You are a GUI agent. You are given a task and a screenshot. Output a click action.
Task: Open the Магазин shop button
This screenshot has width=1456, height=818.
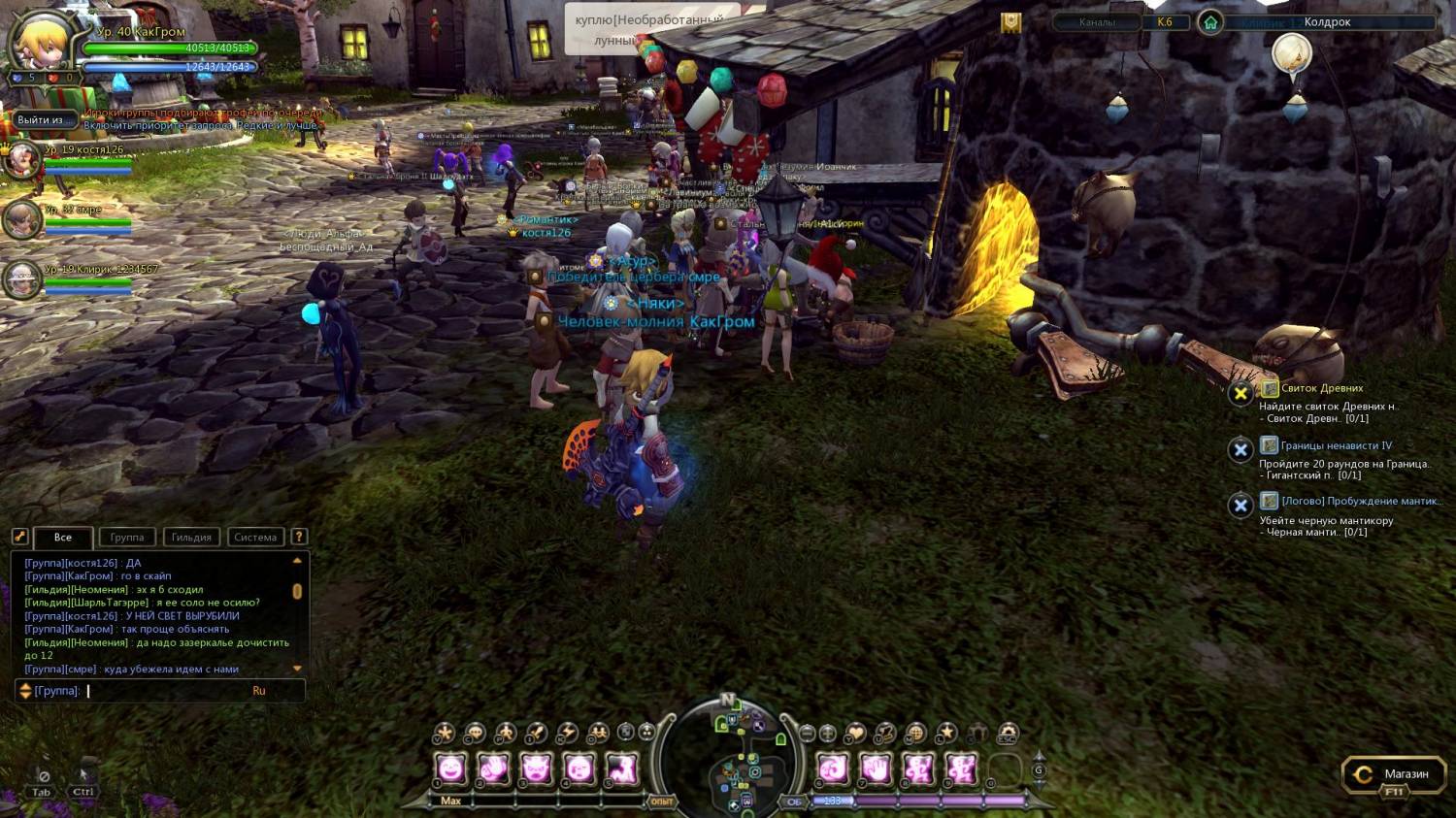(1391, 774)
